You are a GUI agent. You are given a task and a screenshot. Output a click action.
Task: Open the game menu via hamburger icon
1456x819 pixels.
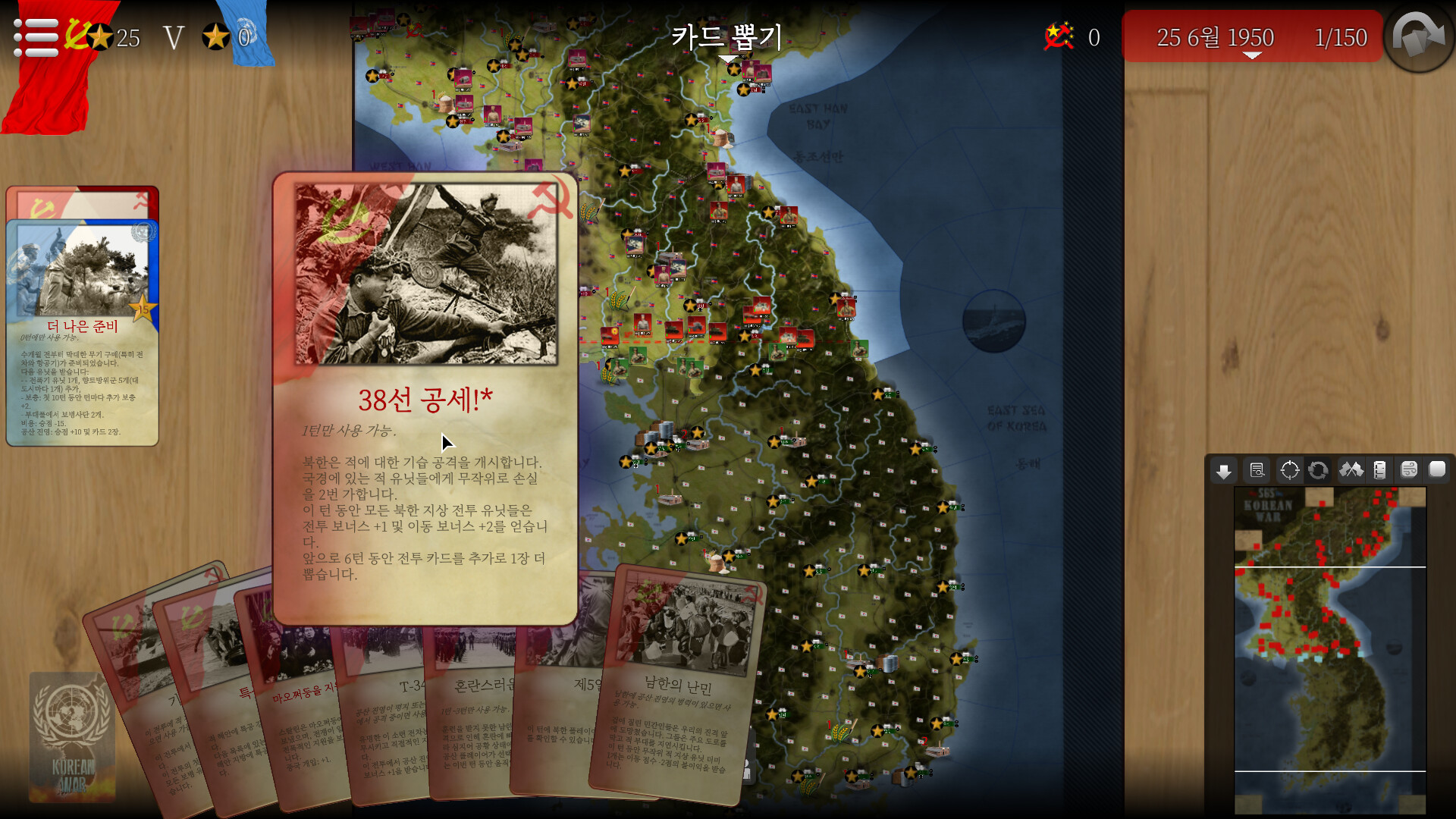point(34,38)
